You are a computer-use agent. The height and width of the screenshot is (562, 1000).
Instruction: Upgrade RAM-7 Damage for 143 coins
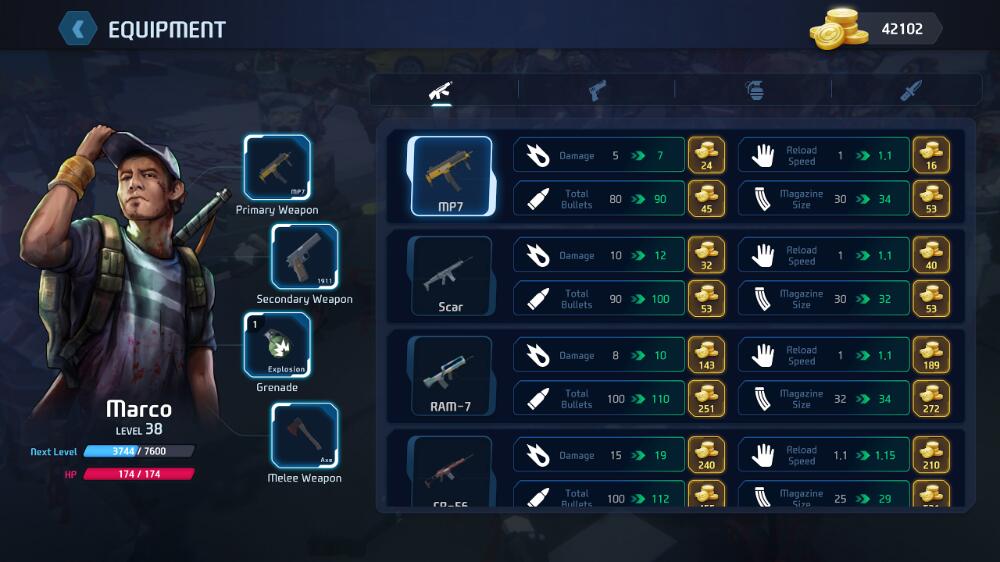click(x=707, y=355)
